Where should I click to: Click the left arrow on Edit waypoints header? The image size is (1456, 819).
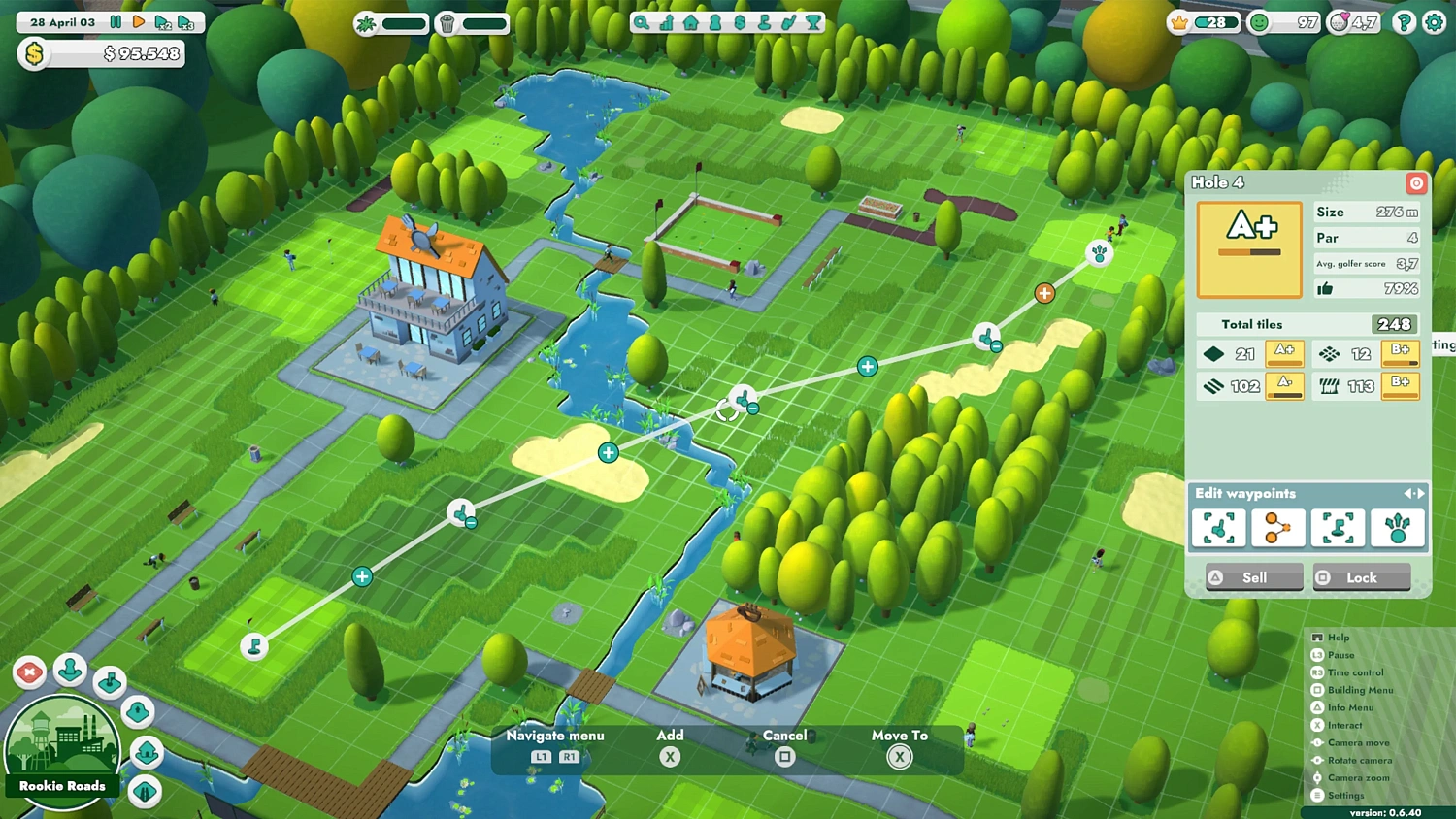[x=1407, y=494]
